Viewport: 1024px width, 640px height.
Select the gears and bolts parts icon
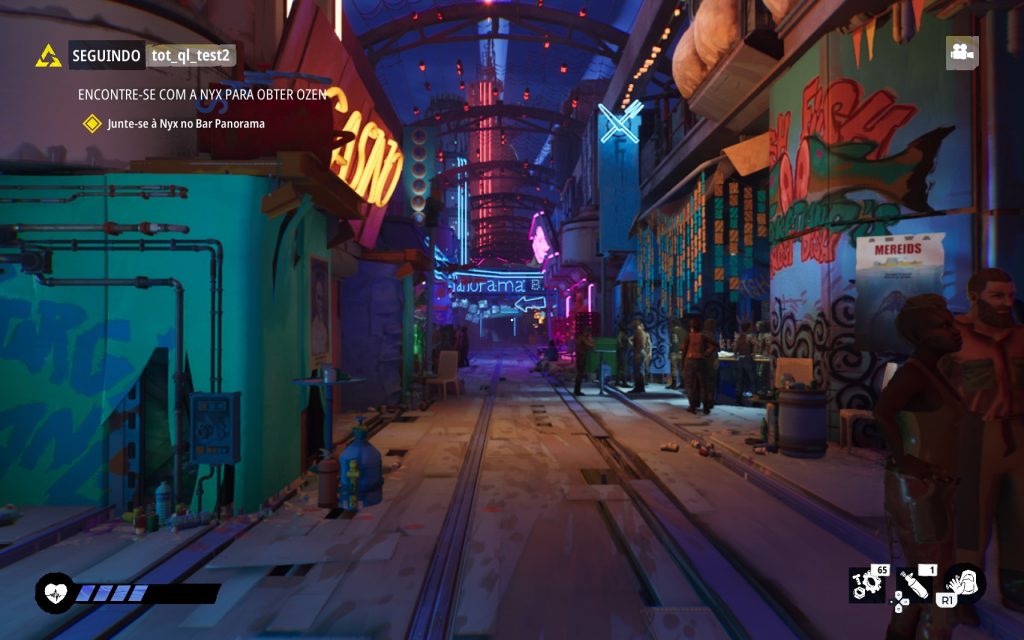pos(866,584)
